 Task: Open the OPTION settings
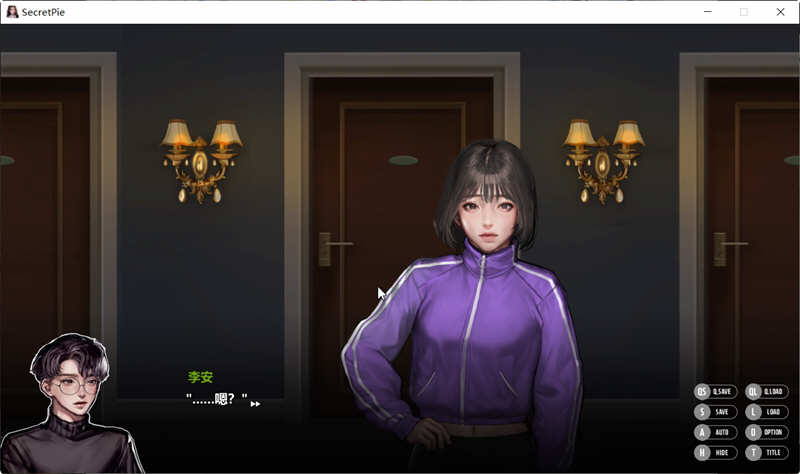(x=767, y=432)
